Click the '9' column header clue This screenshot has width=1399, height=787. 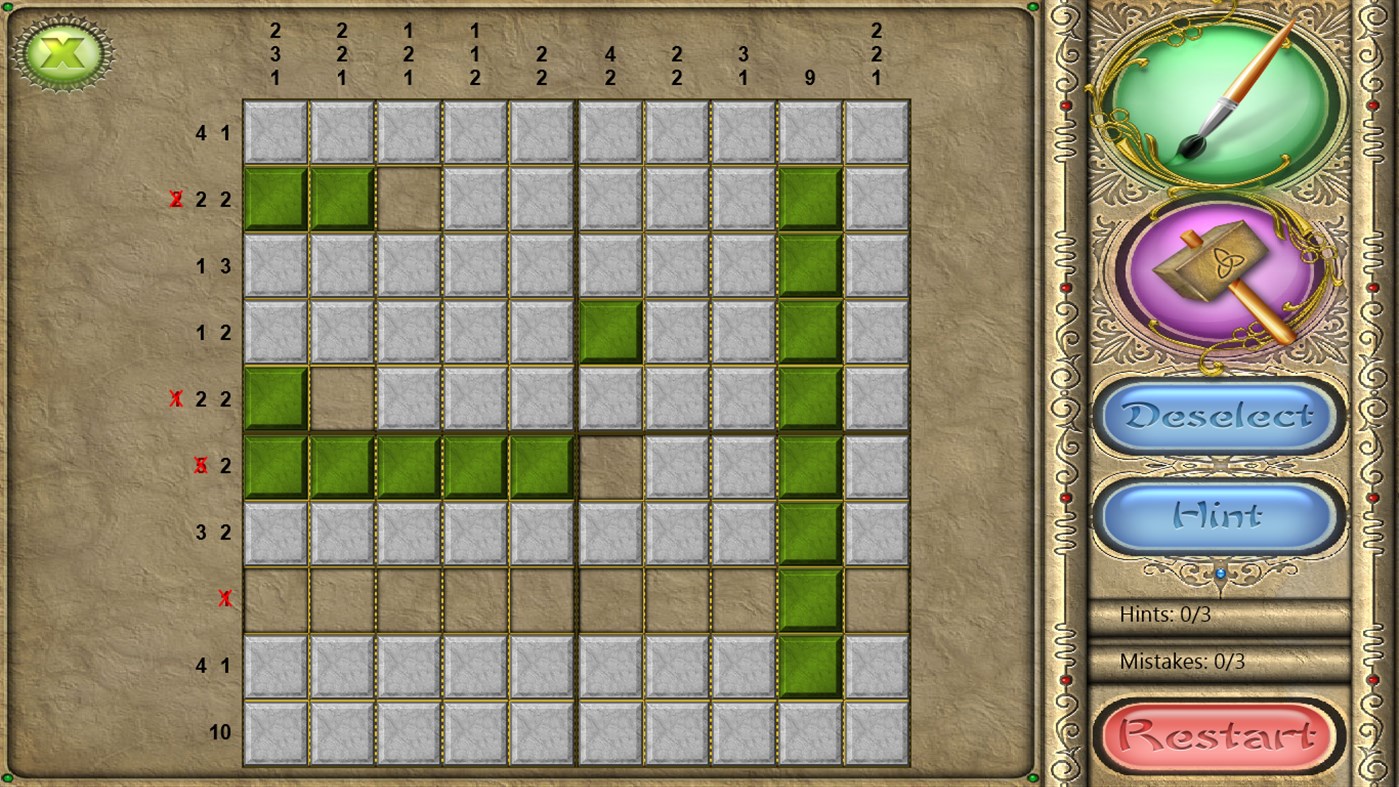click(809, 76)
